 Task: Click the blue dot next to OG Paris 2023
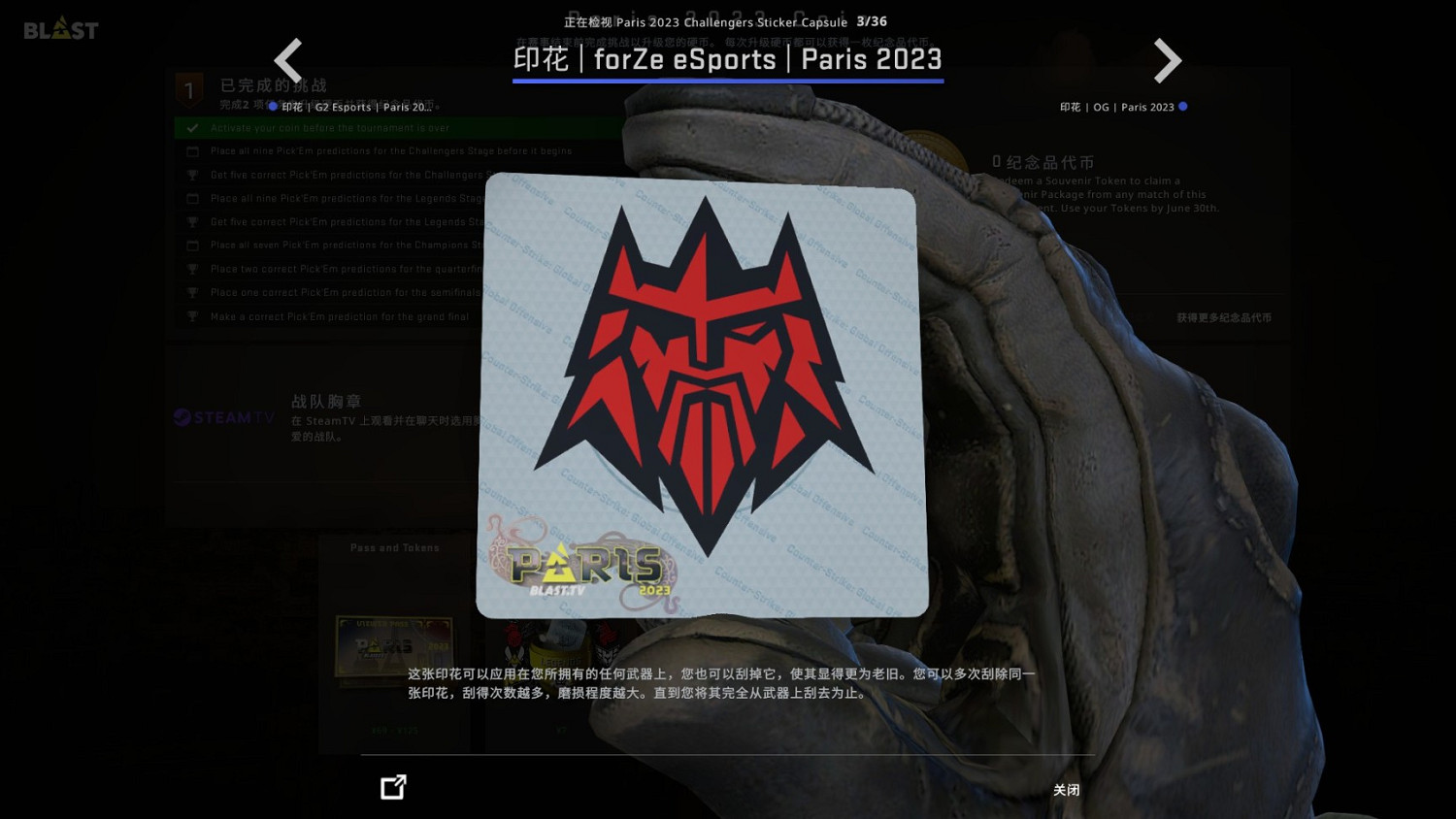coord(1183,107)
